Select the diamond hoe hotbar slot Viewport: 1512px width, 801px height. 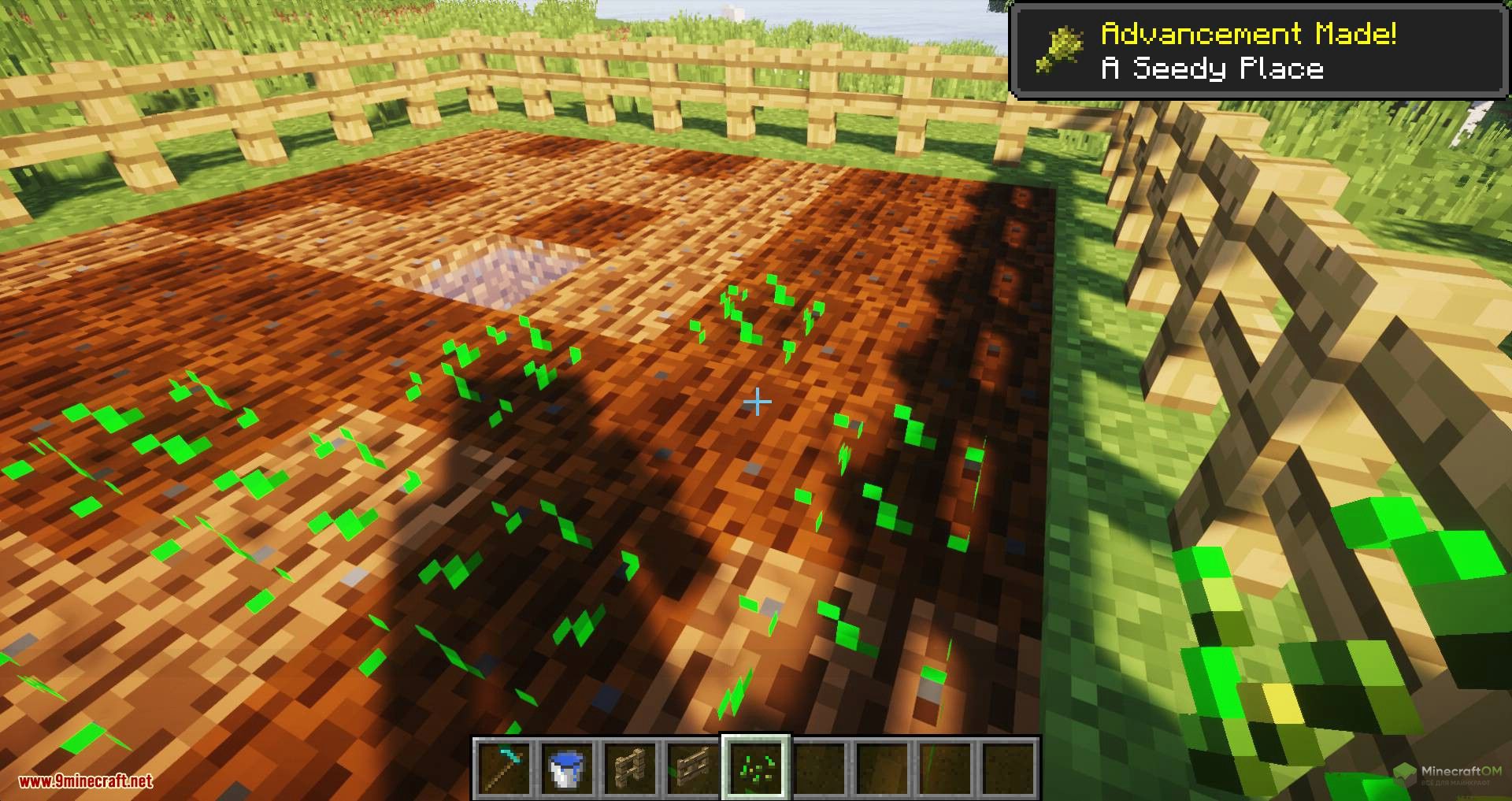(504, 767)
